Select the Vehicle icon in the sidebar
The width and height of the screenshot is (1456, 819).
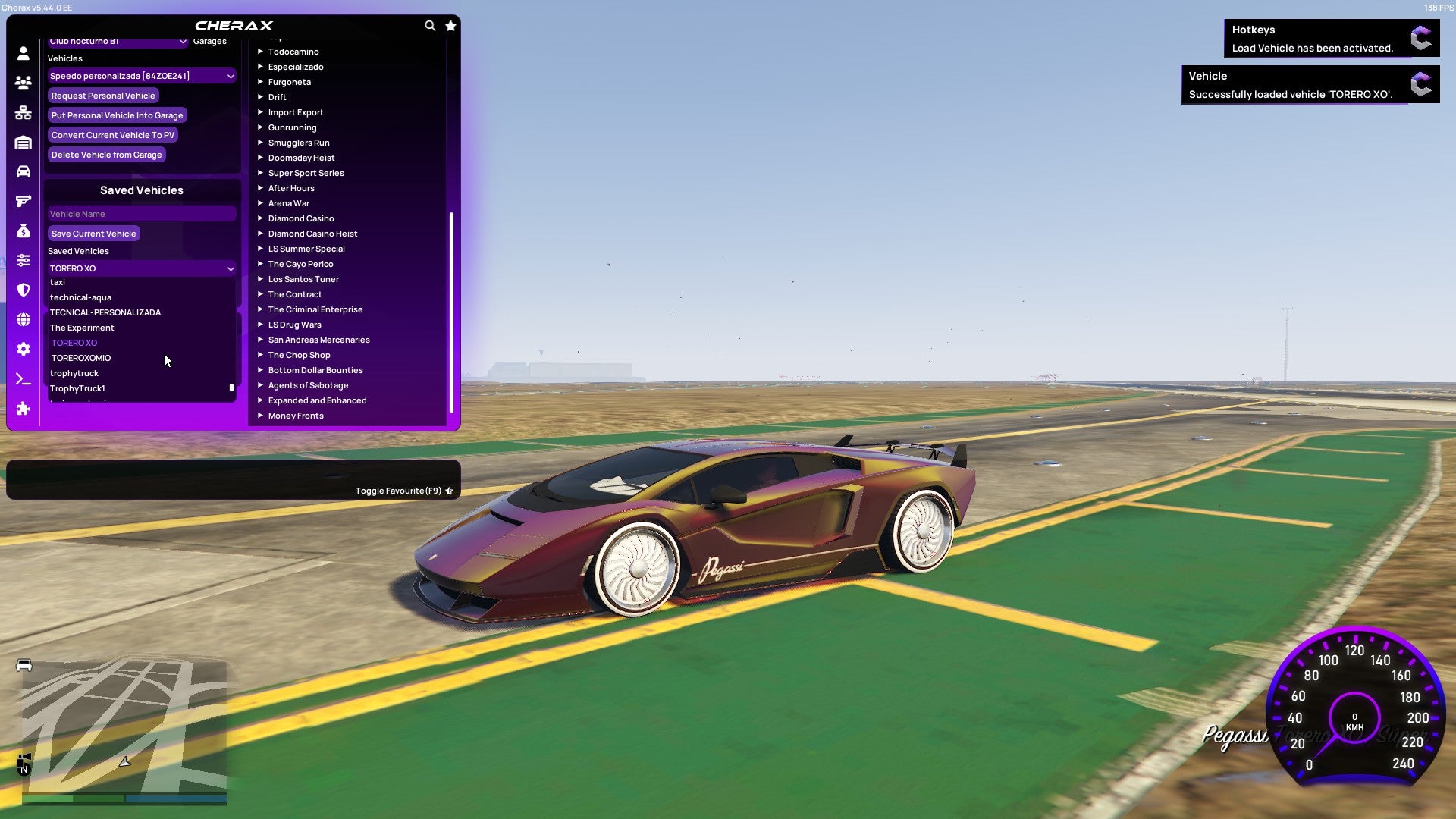coord(23,171)
